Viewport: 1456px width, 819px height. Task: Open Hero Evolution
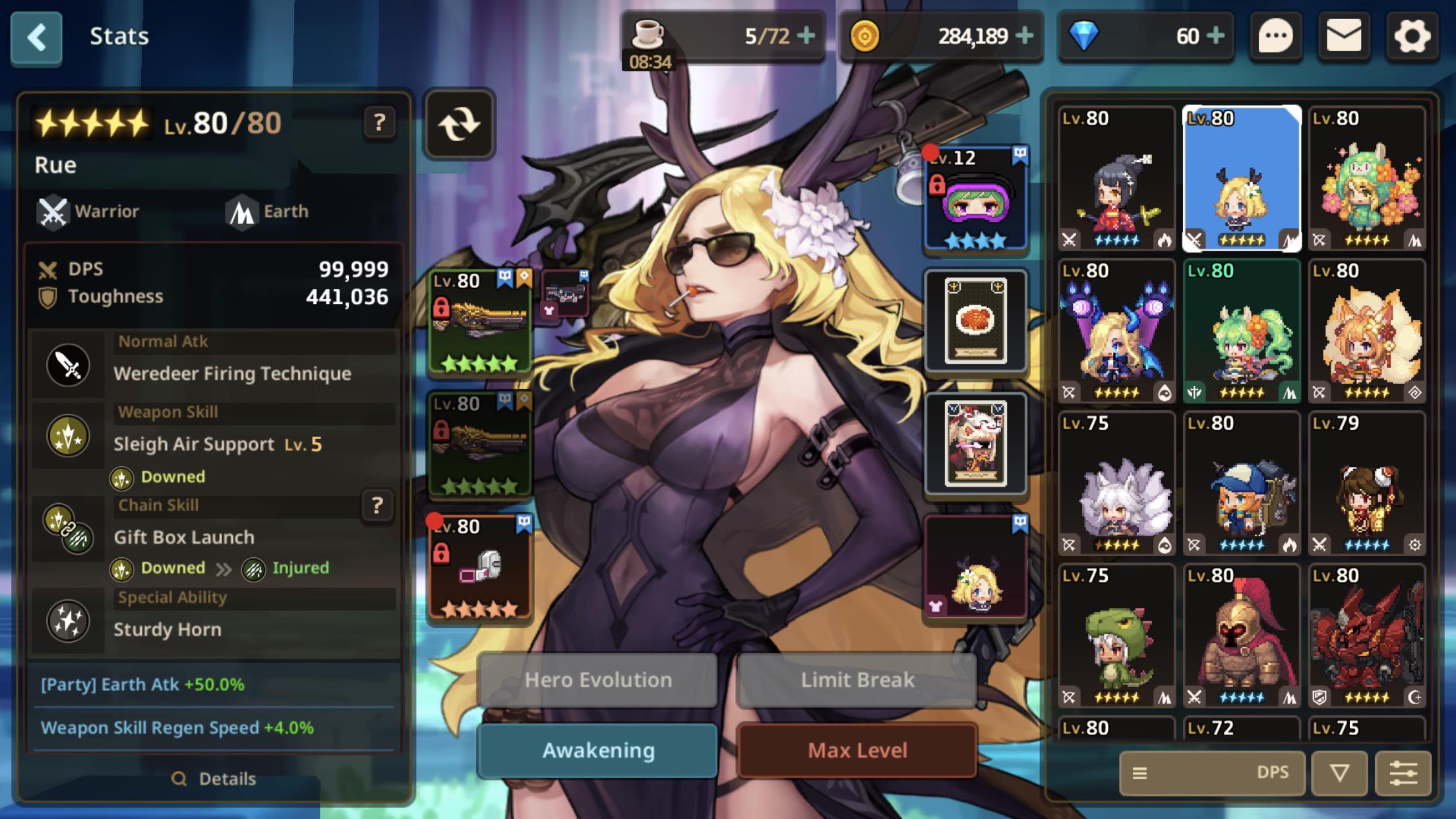pos(597,680)
